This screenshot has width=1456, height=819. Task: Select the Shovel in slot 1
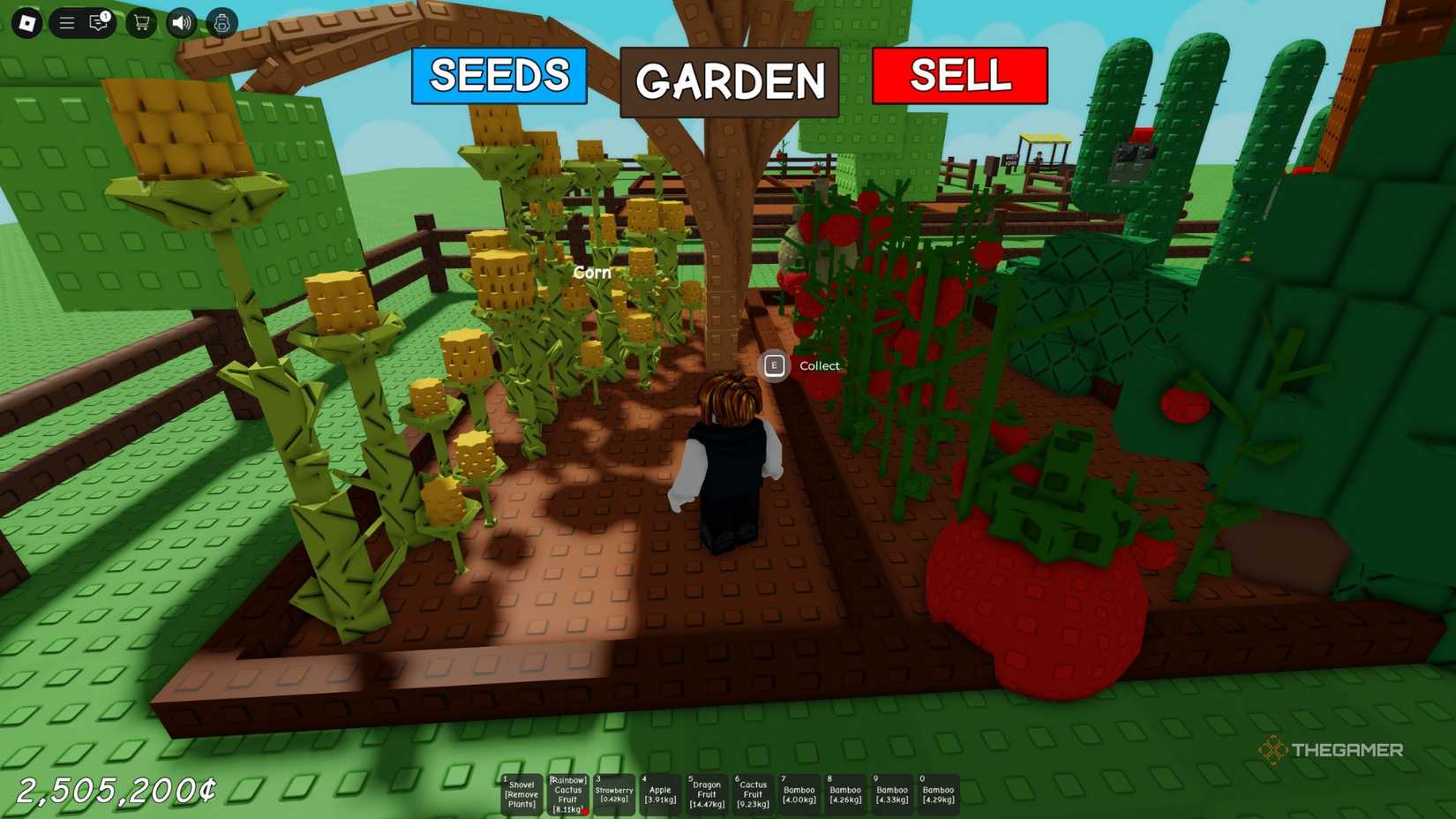pyautogui.click(x=522, y=793)
